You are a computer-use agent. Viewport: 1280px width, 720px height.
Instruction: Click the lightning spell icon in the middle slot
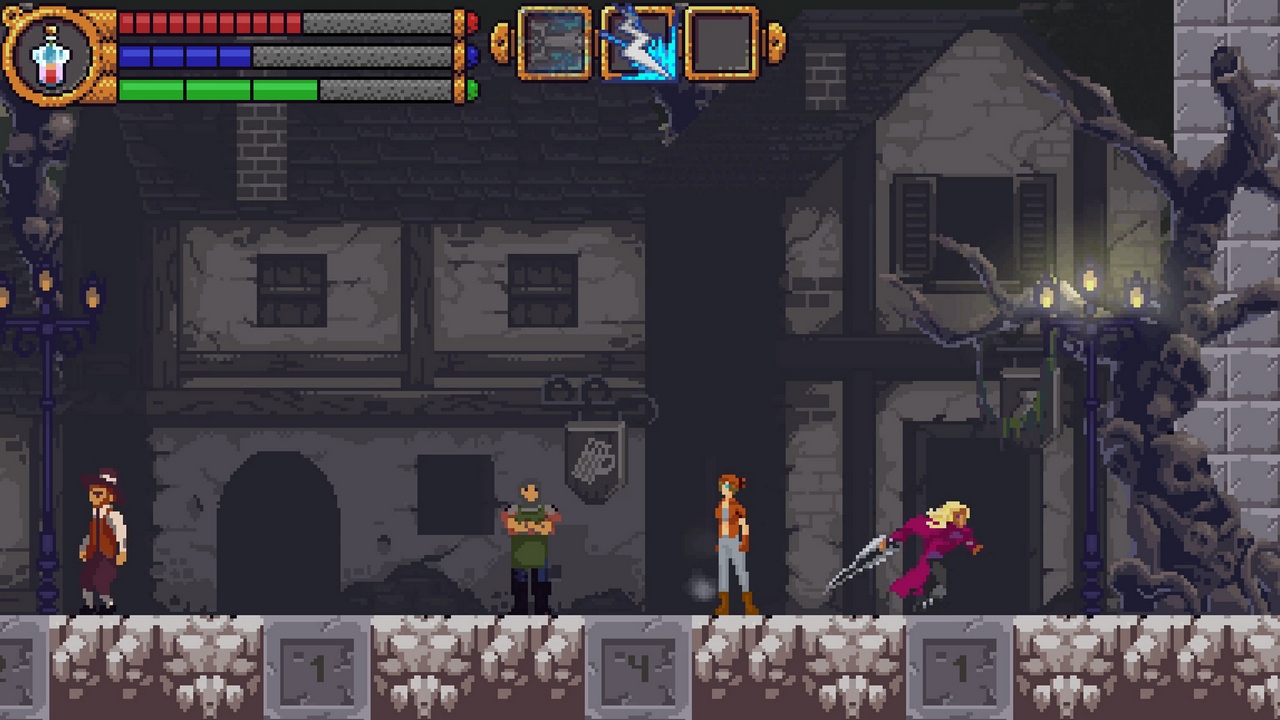640,42
